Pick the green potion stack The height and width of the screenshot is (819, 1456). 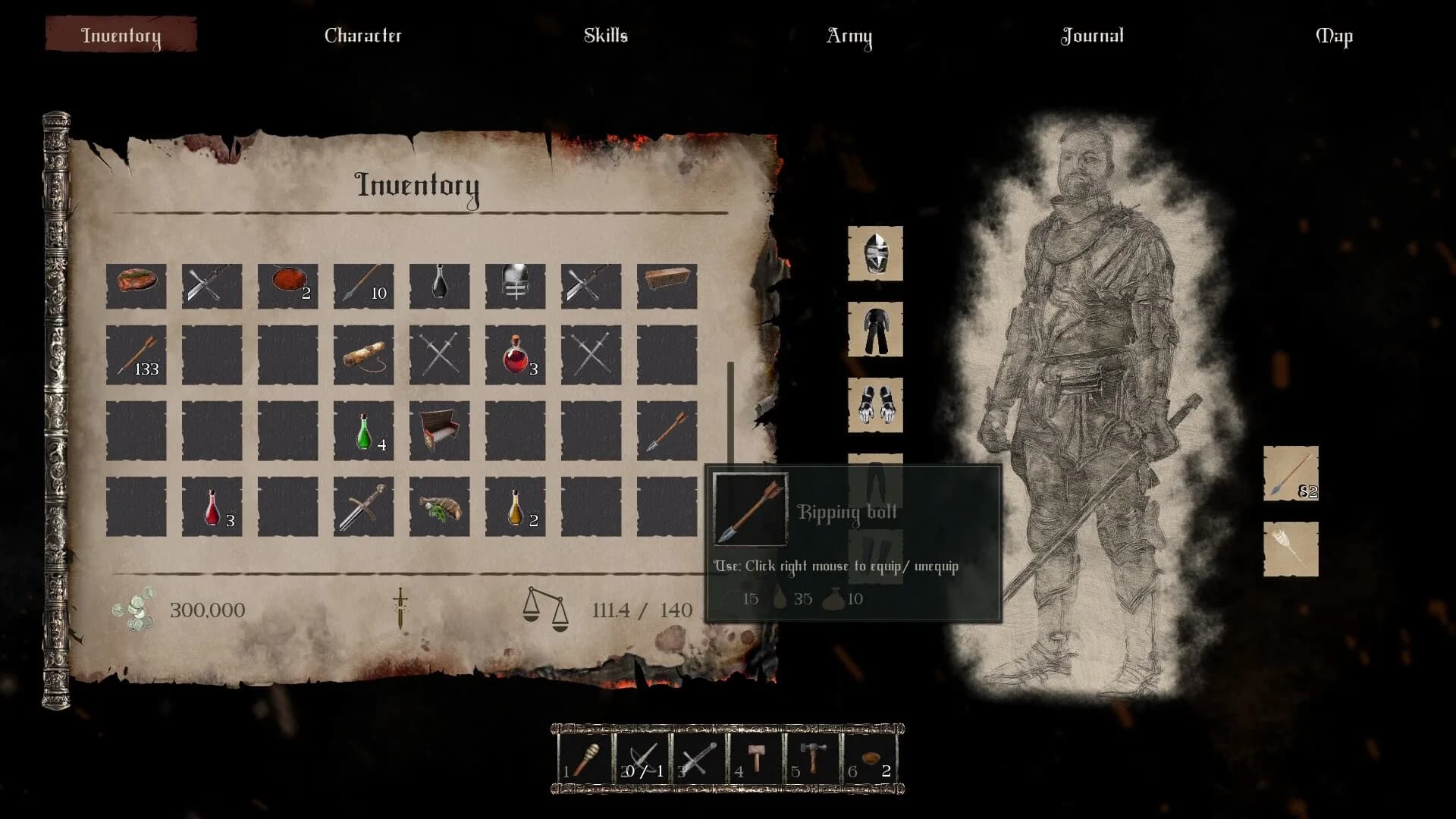click(363, 431)
